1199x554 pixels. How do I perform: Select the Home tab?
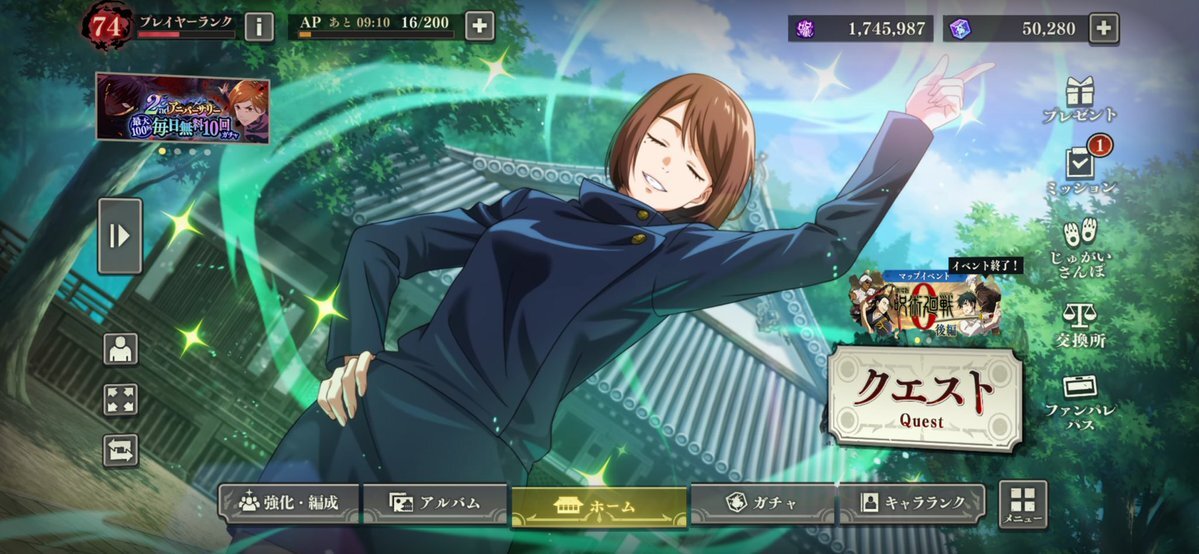(598, 506)
